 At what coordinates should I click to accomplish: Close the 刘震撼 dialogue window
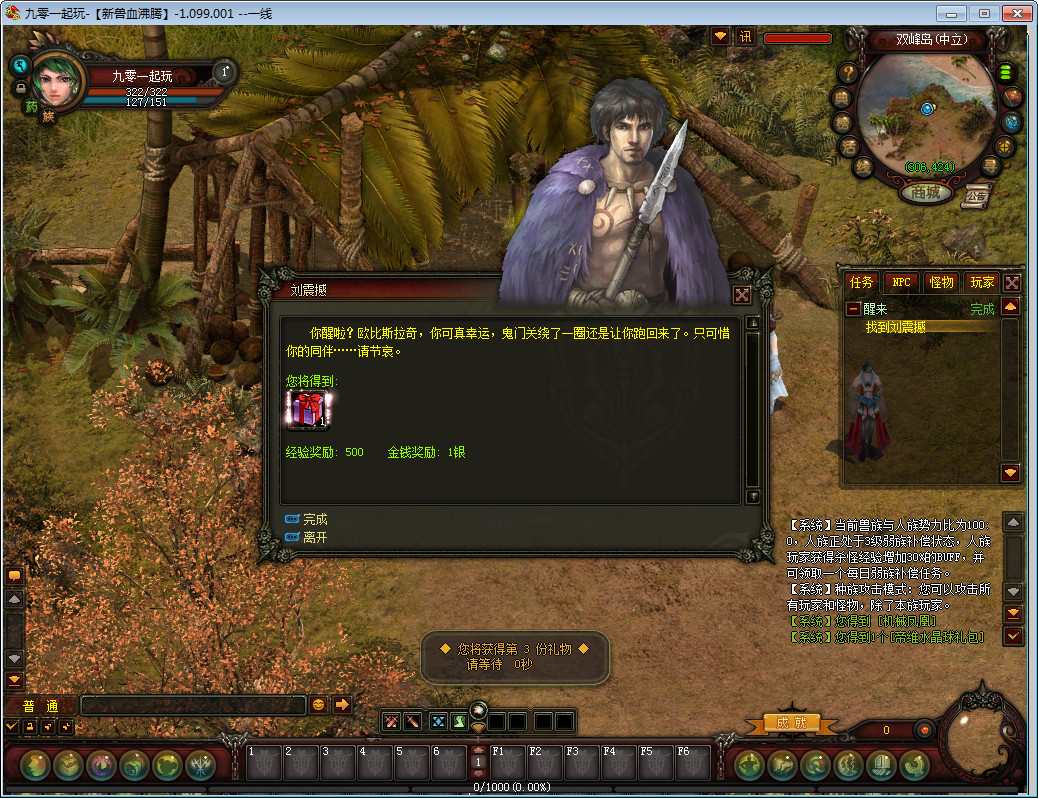(742, 294)
